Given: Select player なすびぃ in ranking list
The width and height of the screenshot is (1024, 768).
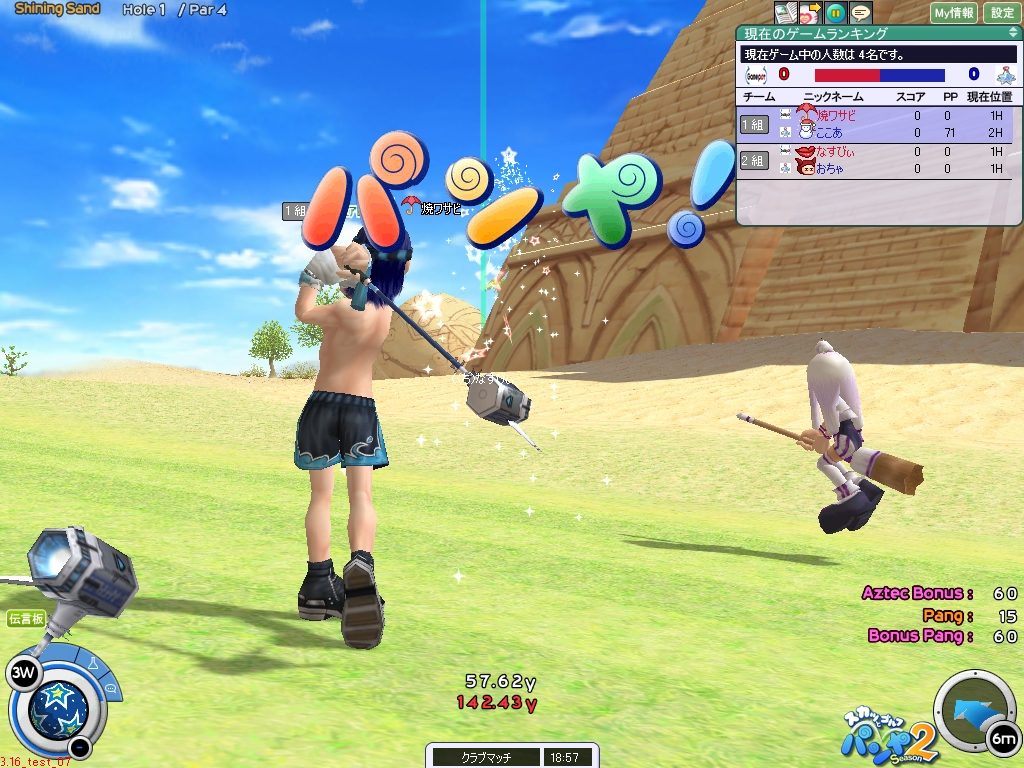Looking at the screenshot, I should pyautogui.click(x=835, y=151).
